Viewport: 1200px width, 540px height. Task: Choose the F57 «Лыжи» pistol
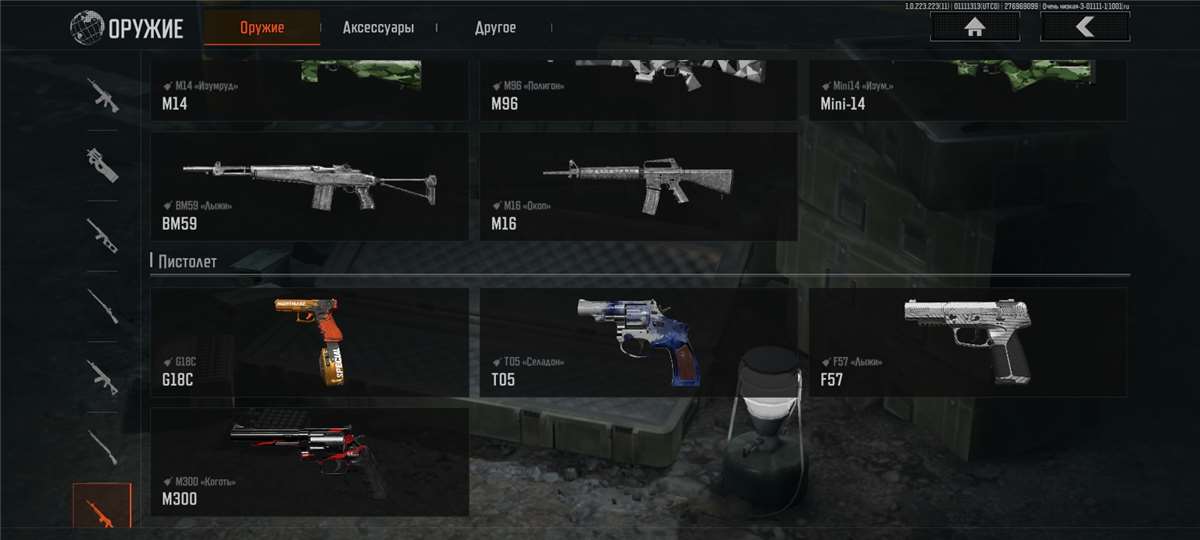point(967,342)
